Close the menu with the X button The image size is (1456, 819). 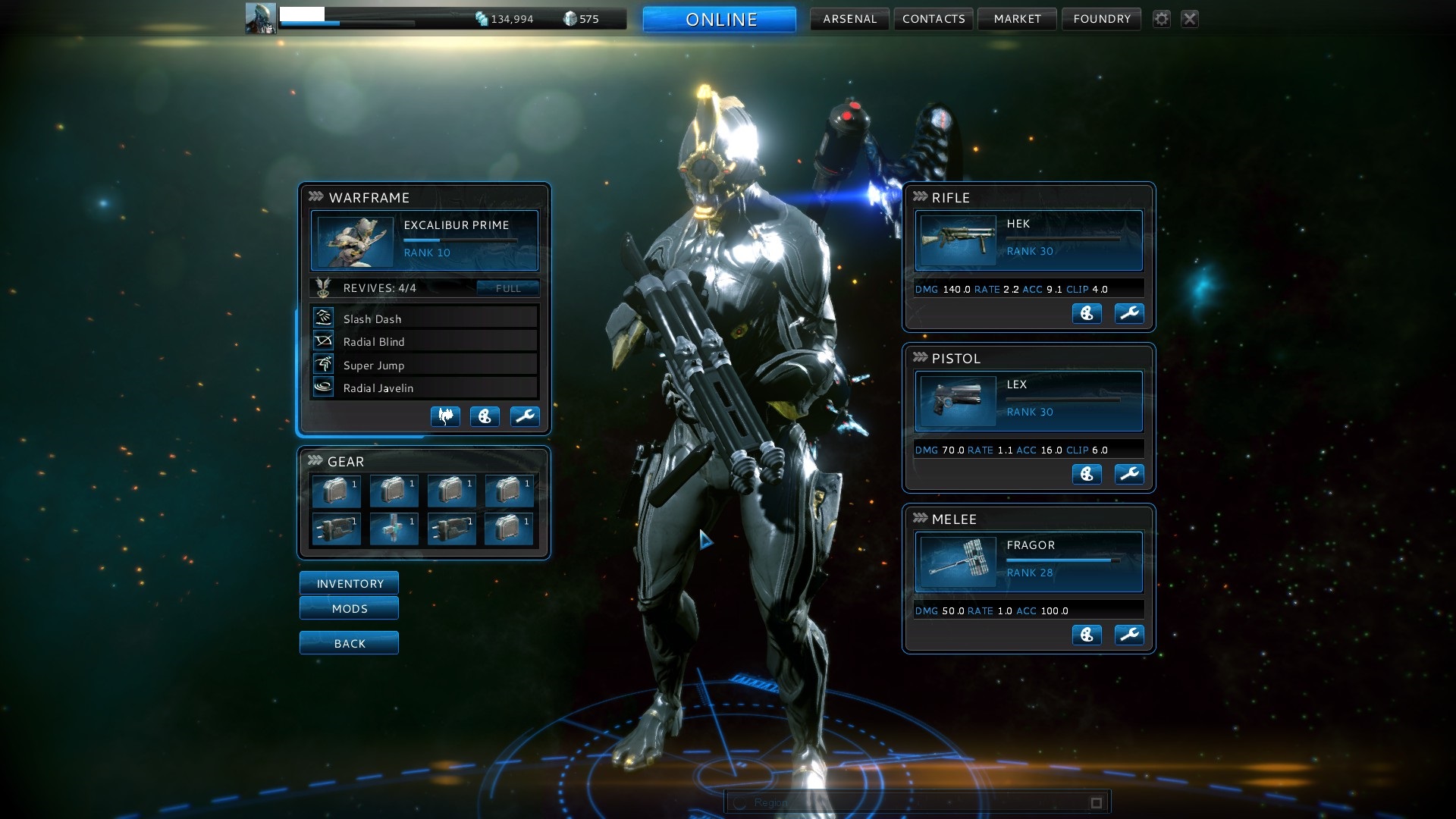point(1190,19)
